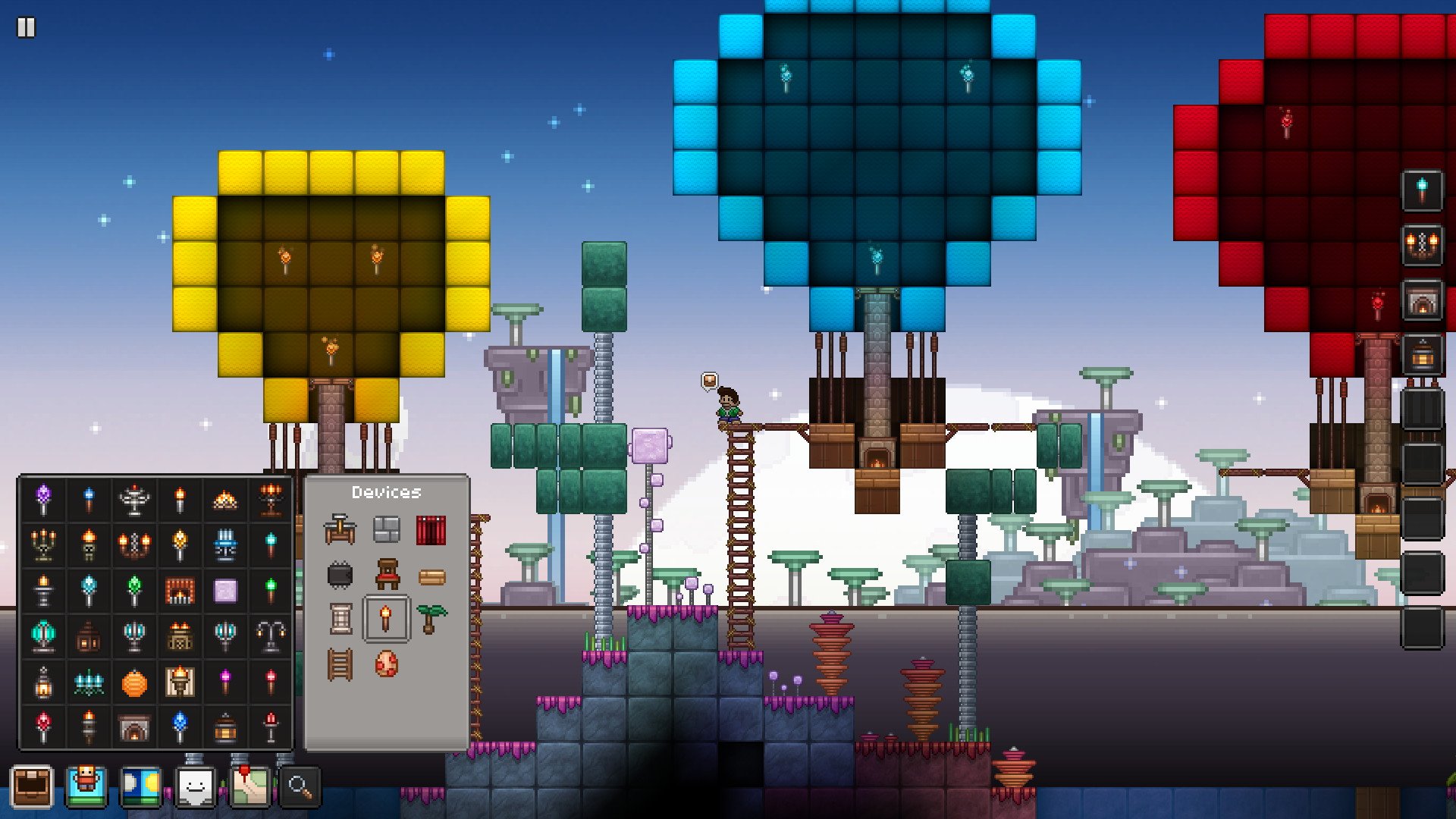
Task: Select the purple crystal lamp item
Action: pos(43,497)
